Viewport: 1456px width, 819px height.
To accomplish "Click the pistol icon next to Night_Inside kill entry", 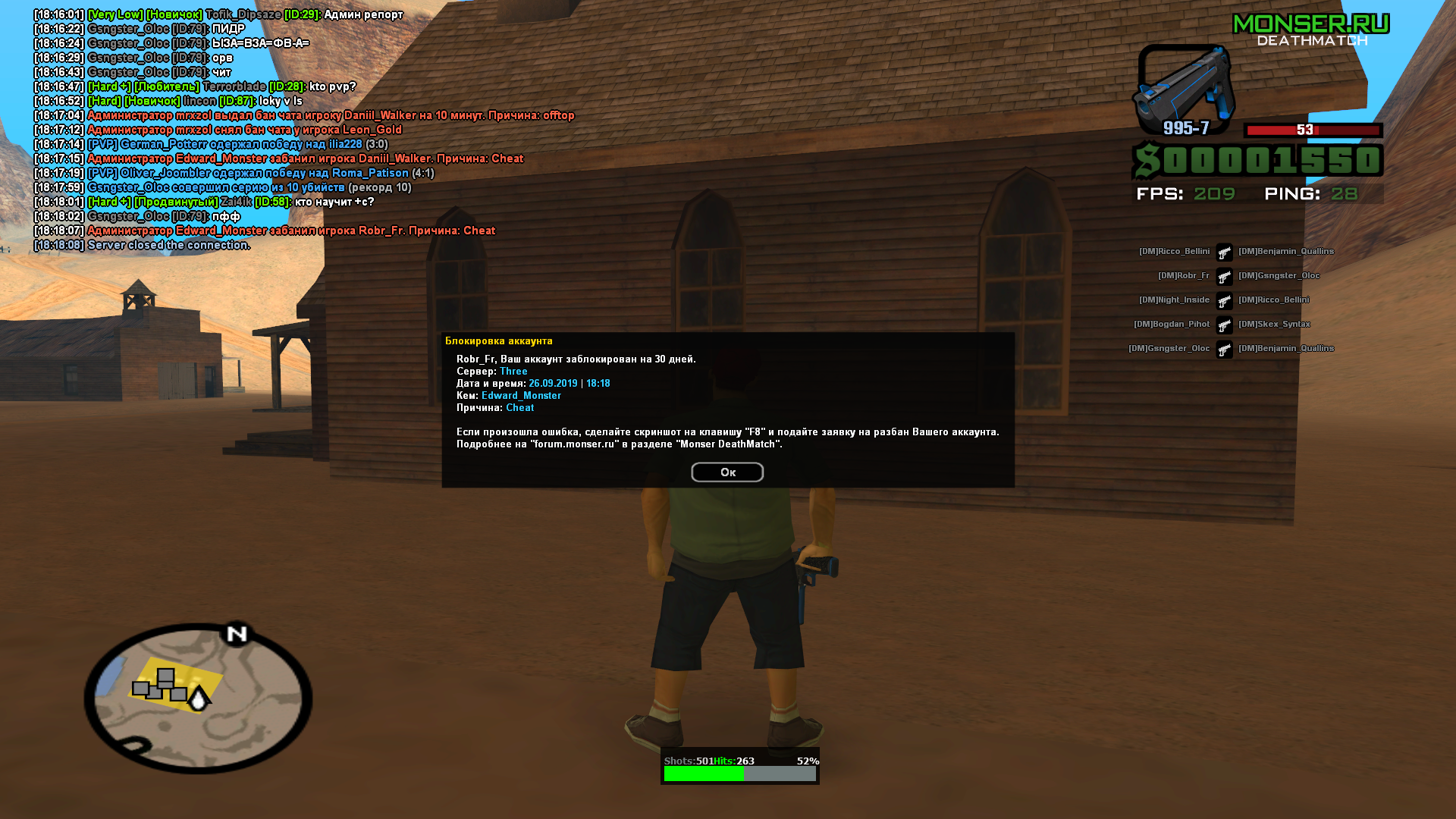I will click(1224, 301).
